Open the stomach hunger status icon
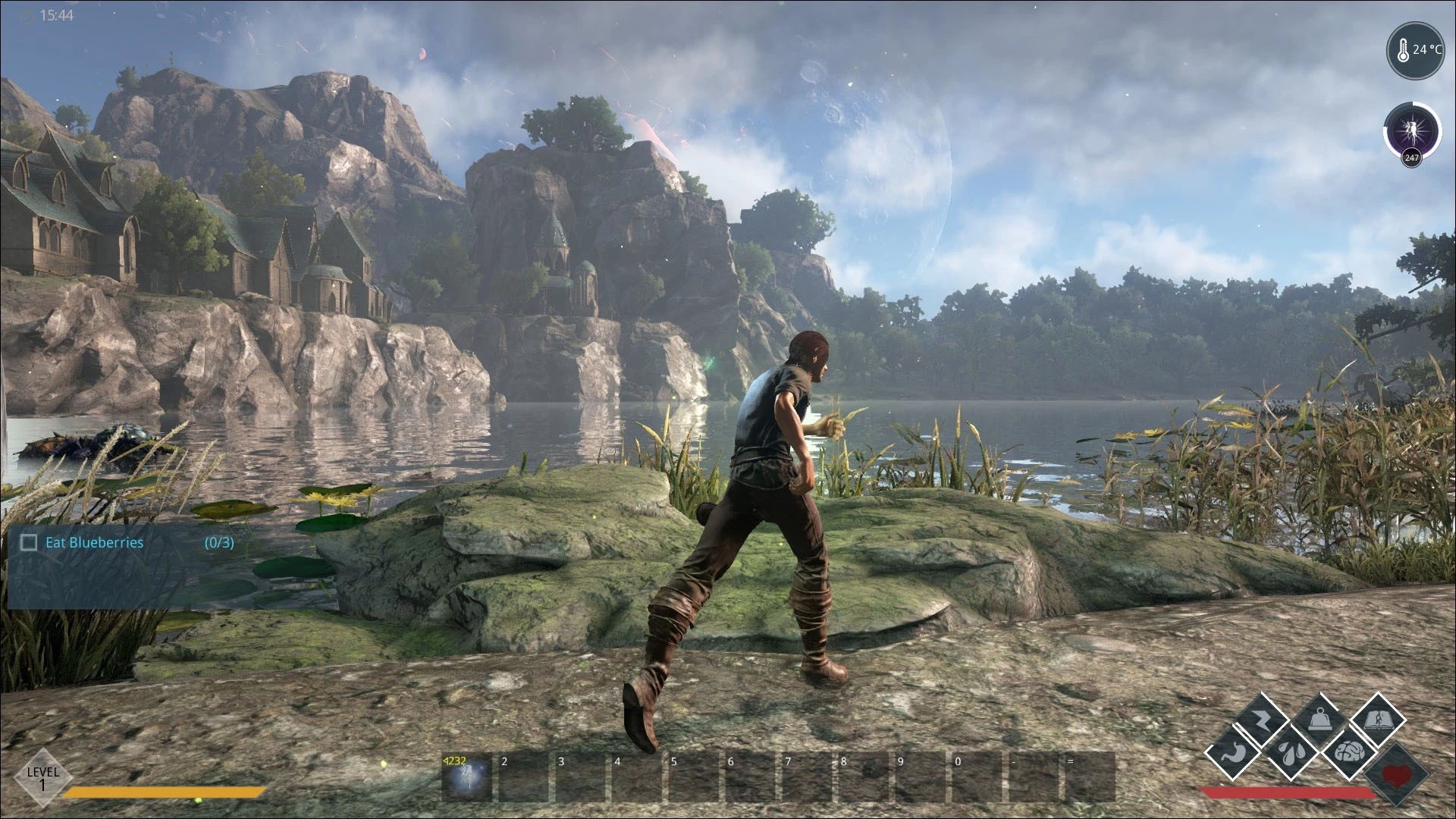1456x819 pixels. 1235,754
